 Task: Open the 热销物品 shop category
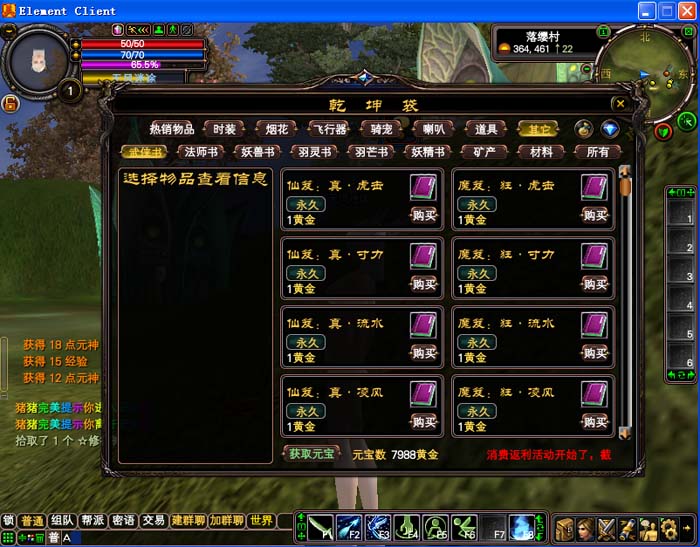pos(172,129)
